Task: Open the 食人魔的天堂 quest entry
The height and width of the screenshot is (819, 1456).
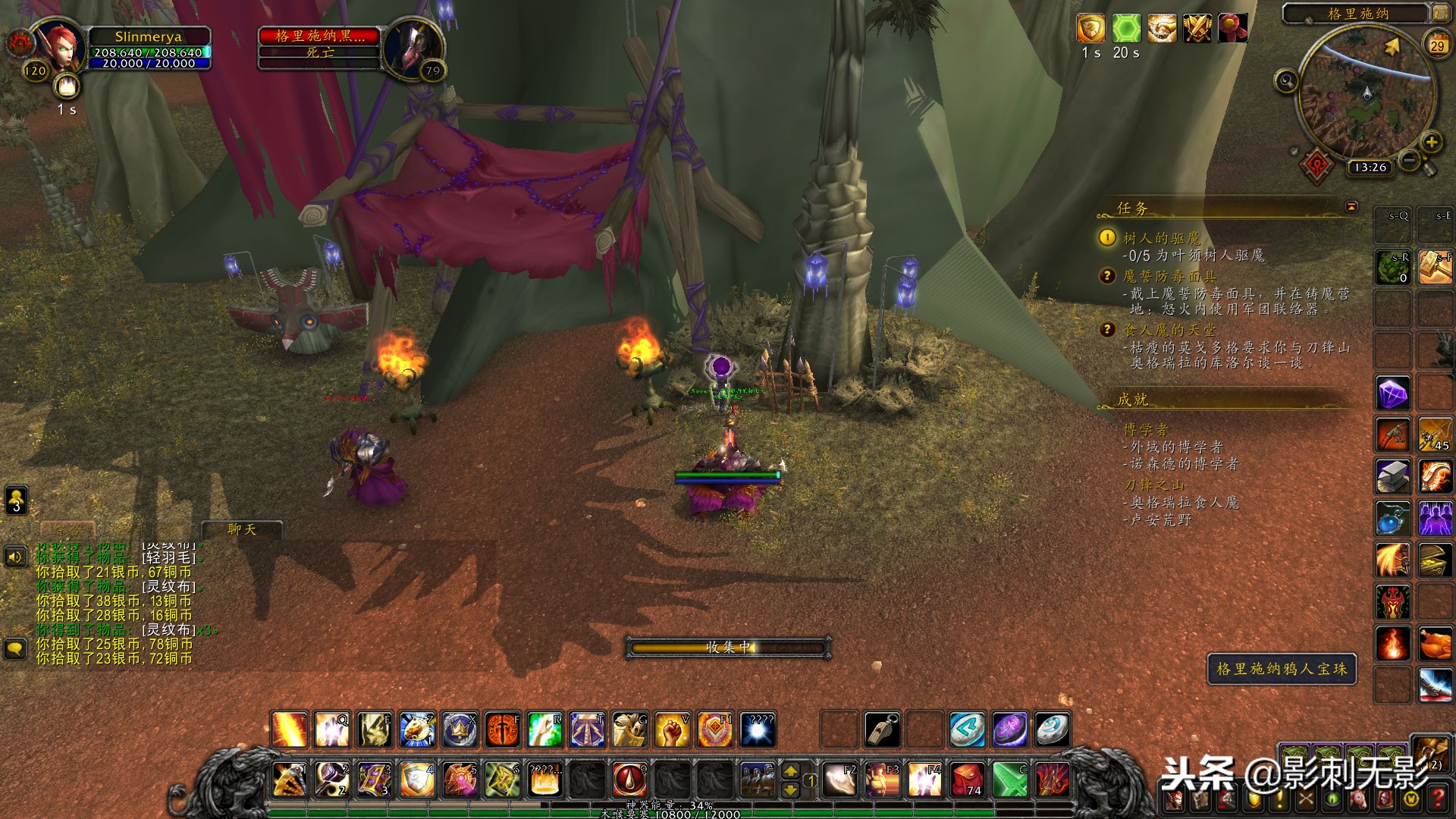Action: (1169, 330)
